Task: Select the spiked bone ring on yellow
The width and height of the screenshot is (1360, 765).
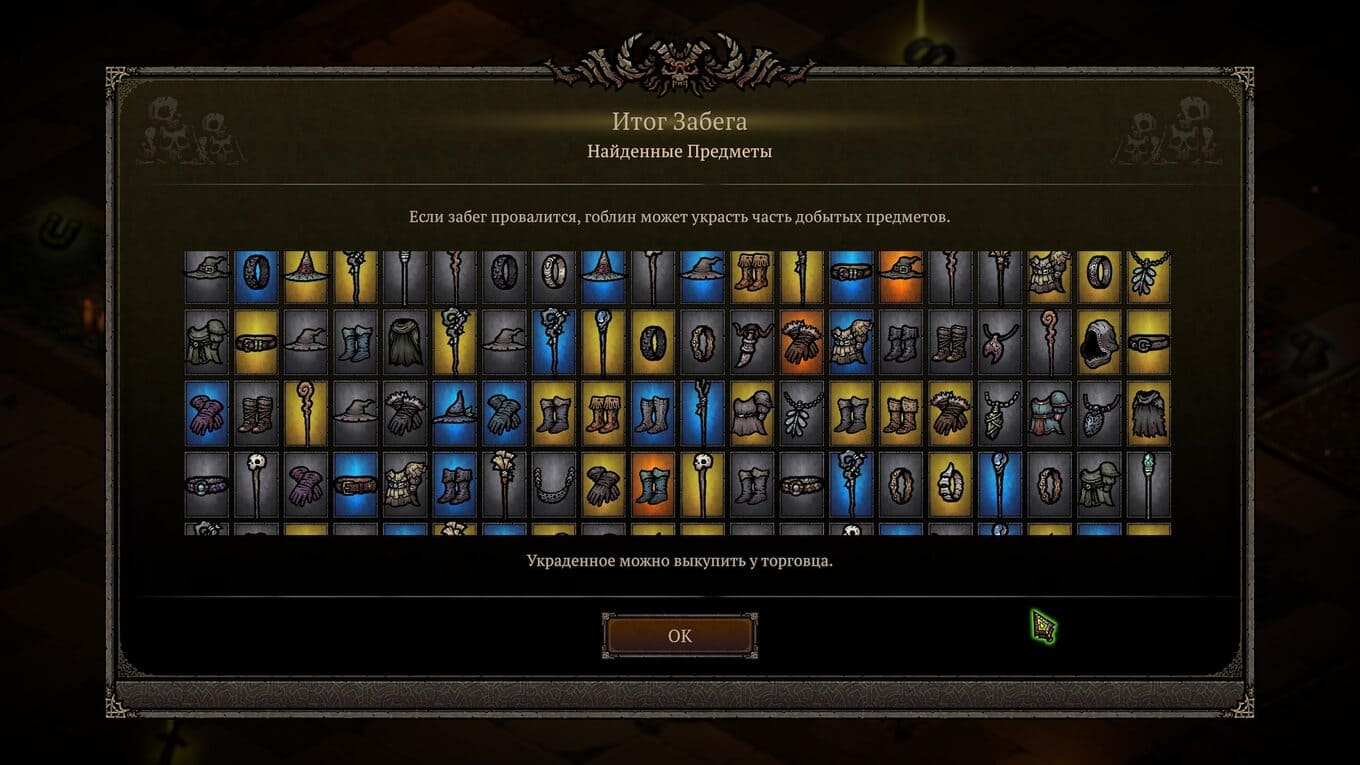Action: tap(950, 485)
